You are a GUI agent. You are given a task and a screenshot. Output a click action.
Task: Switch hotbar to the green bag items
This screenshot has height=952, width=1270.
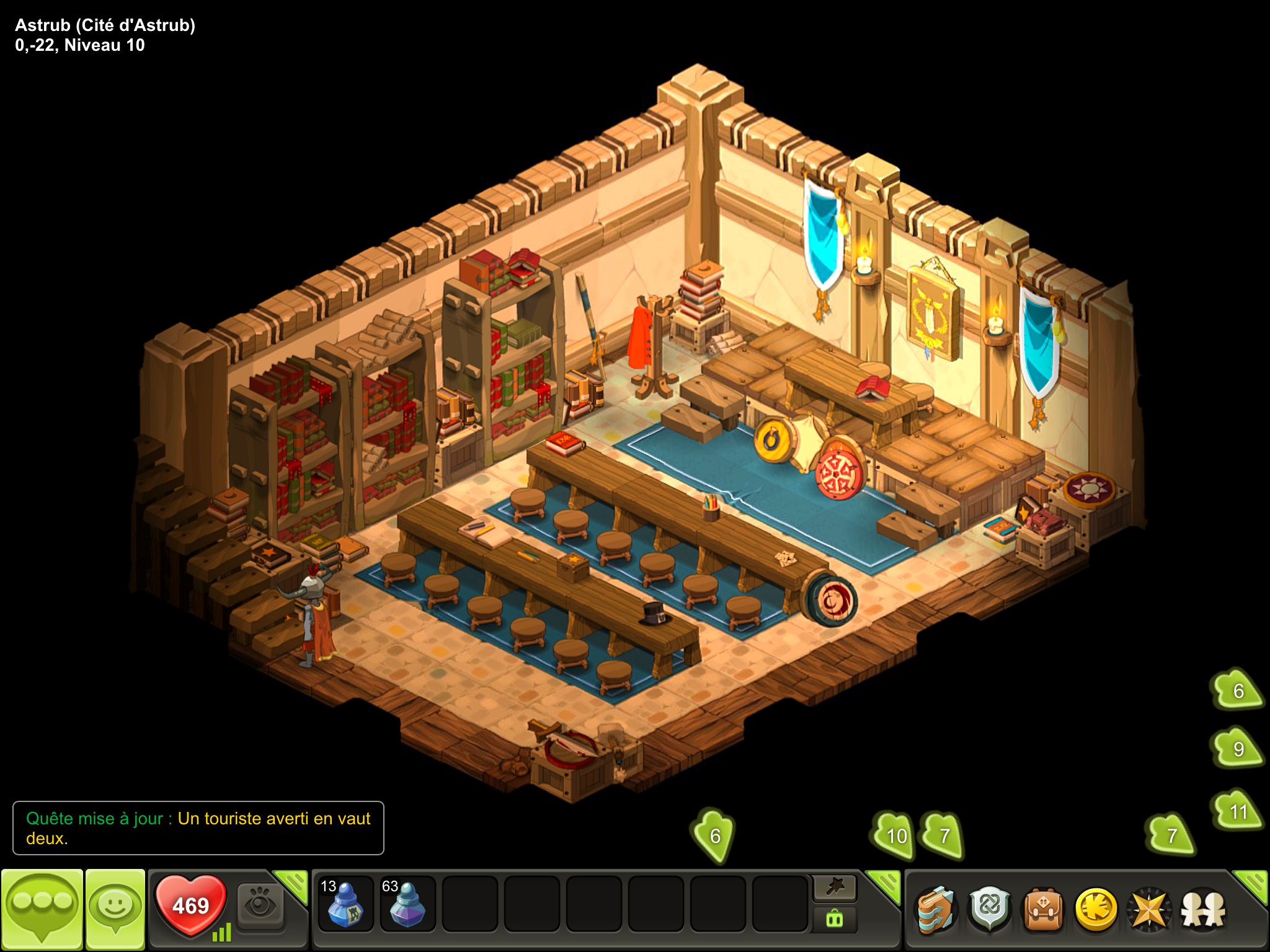tap(835, 919)
